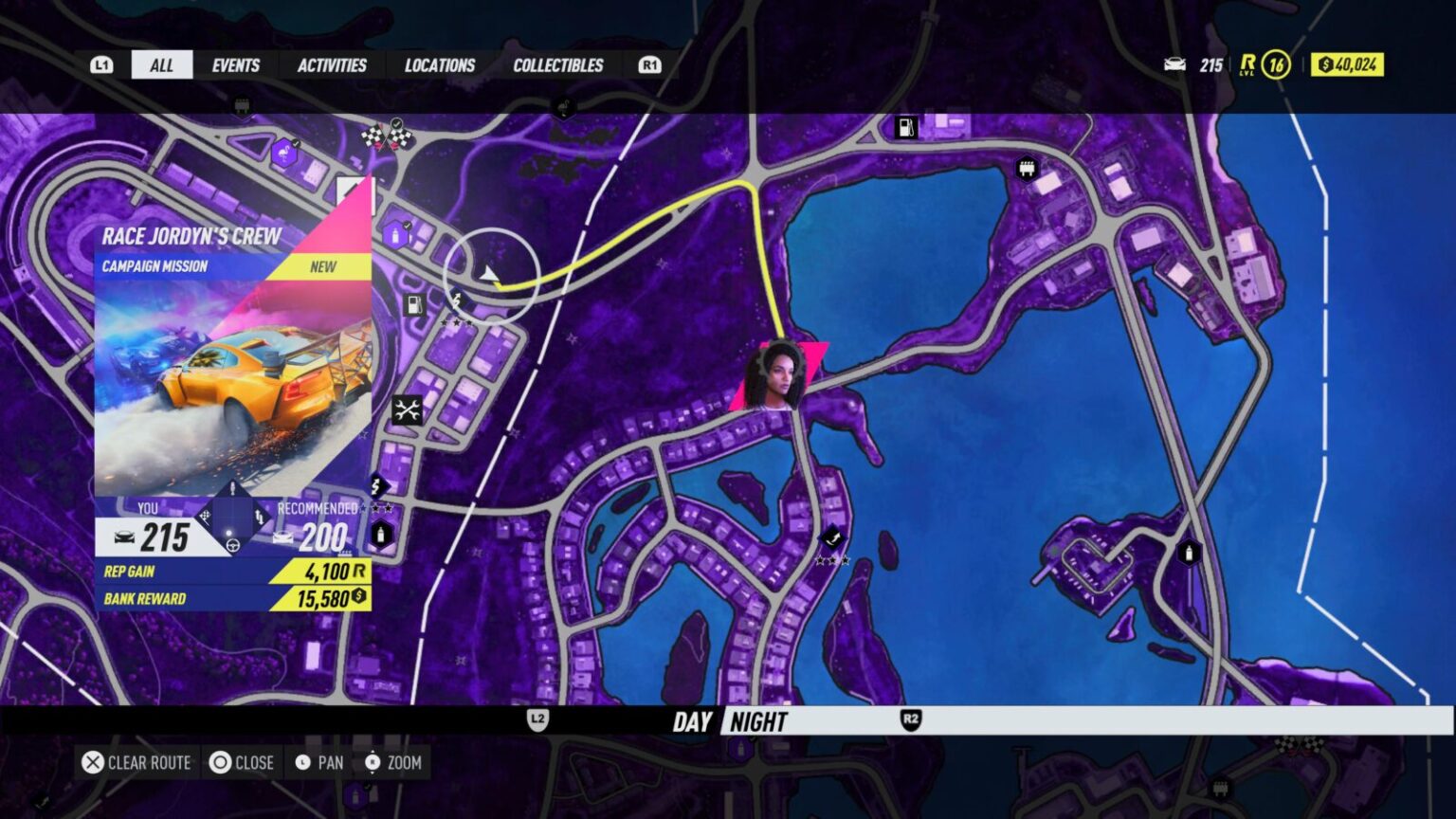Open the EVENTS tab
1456x819 pixels.
[x=235, y=65]
